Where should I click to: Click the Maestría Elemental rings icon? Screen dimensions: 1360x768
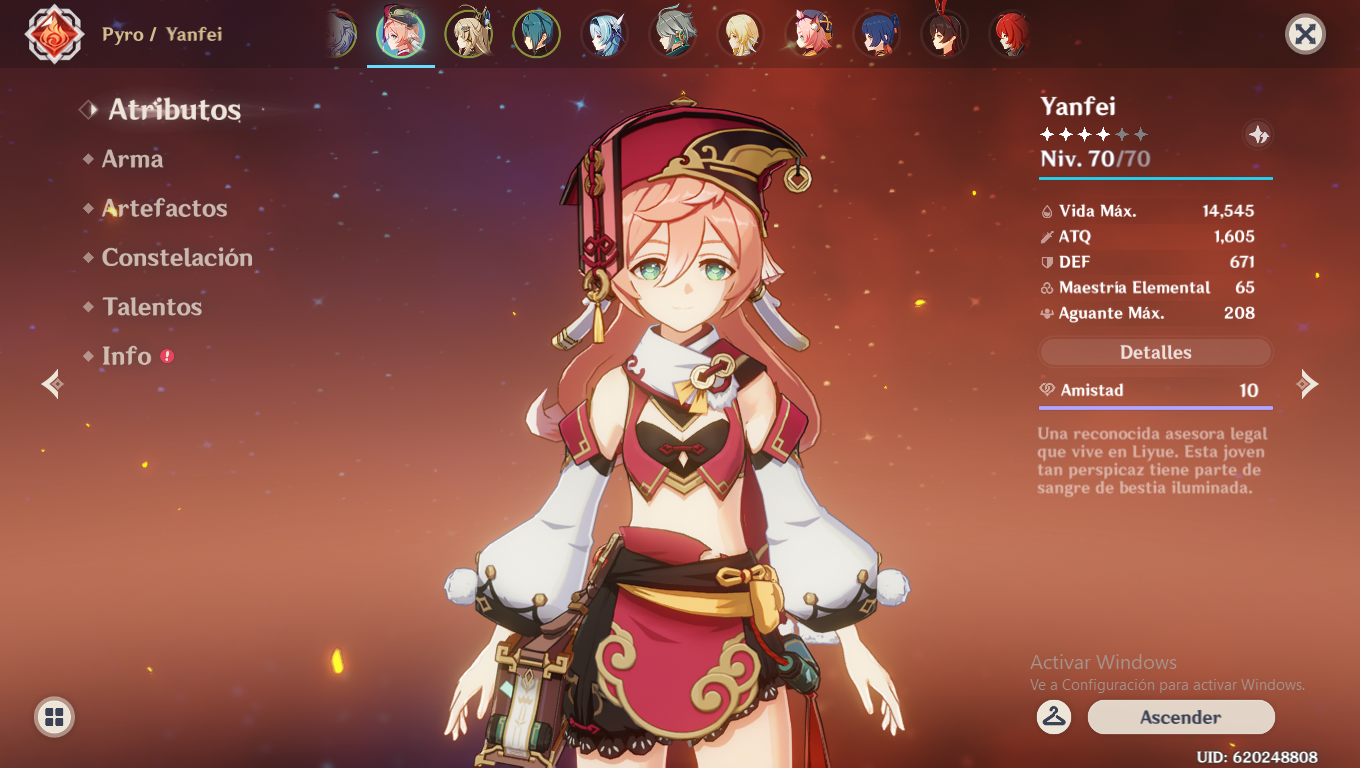coord(1047,287)
